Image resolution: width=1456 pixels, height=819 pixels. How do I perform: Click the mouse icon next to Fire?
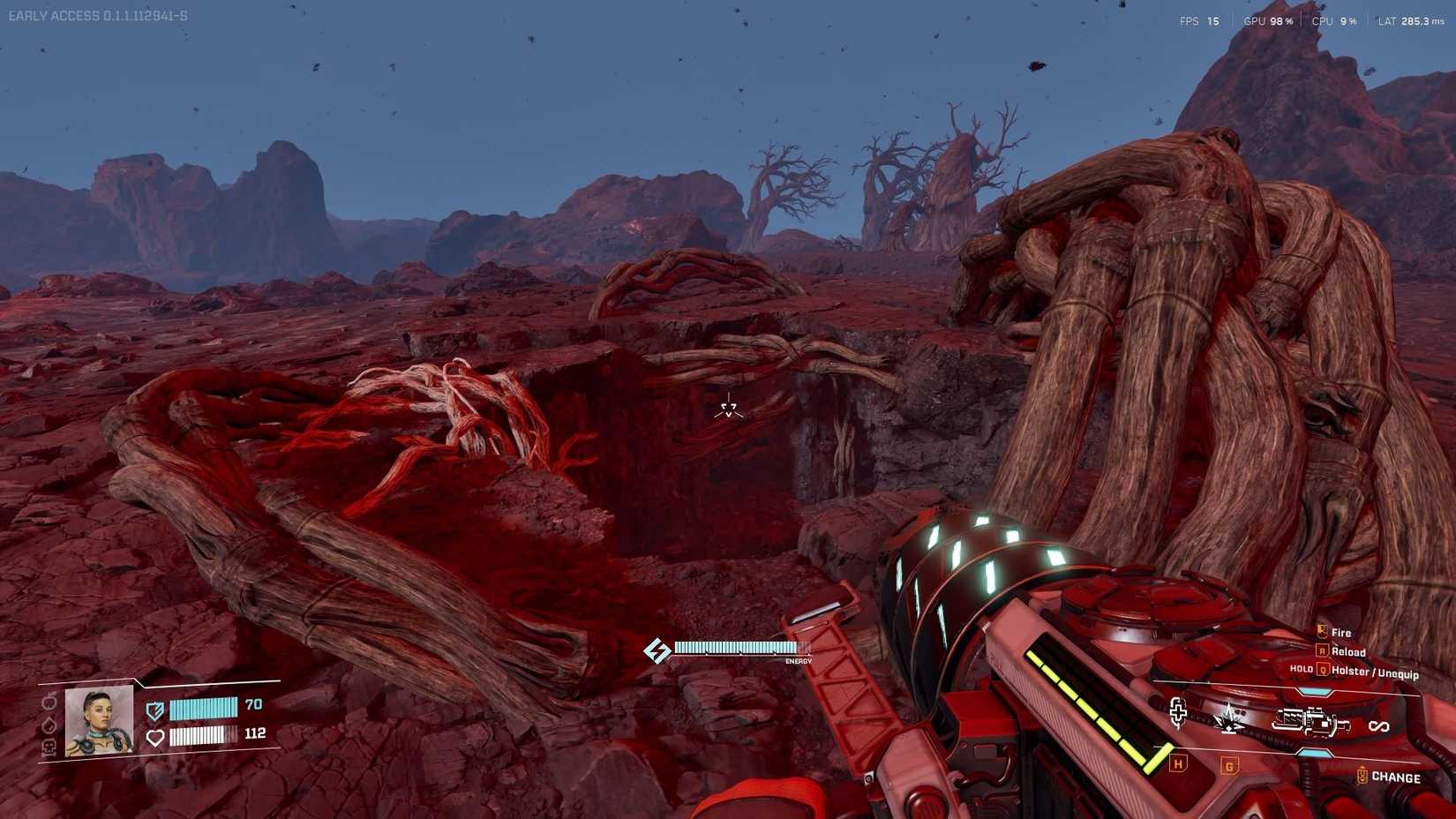click(x=1321, y=630)
